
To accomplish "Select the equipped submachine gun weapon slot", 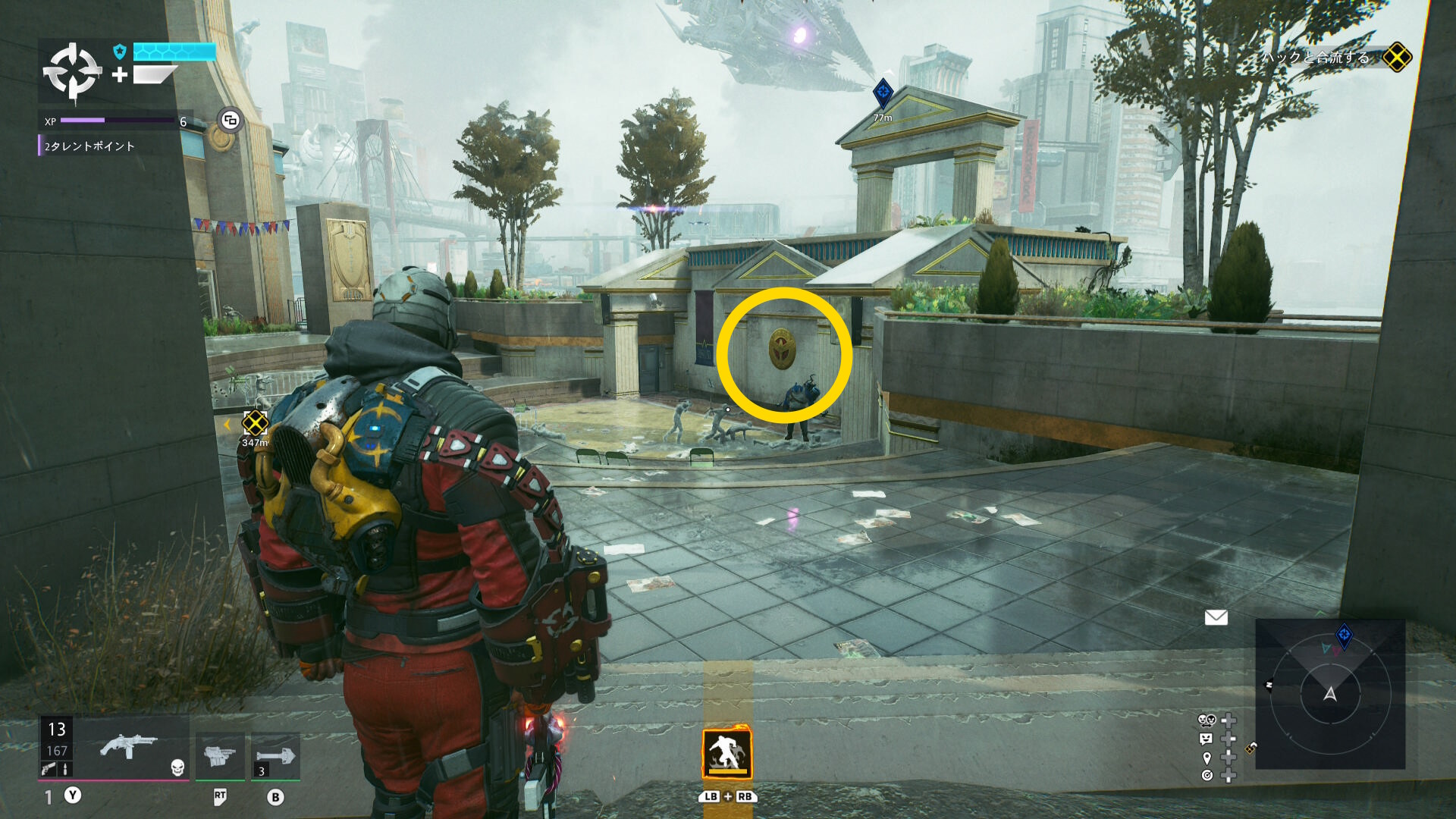I will tap(129, 746).
